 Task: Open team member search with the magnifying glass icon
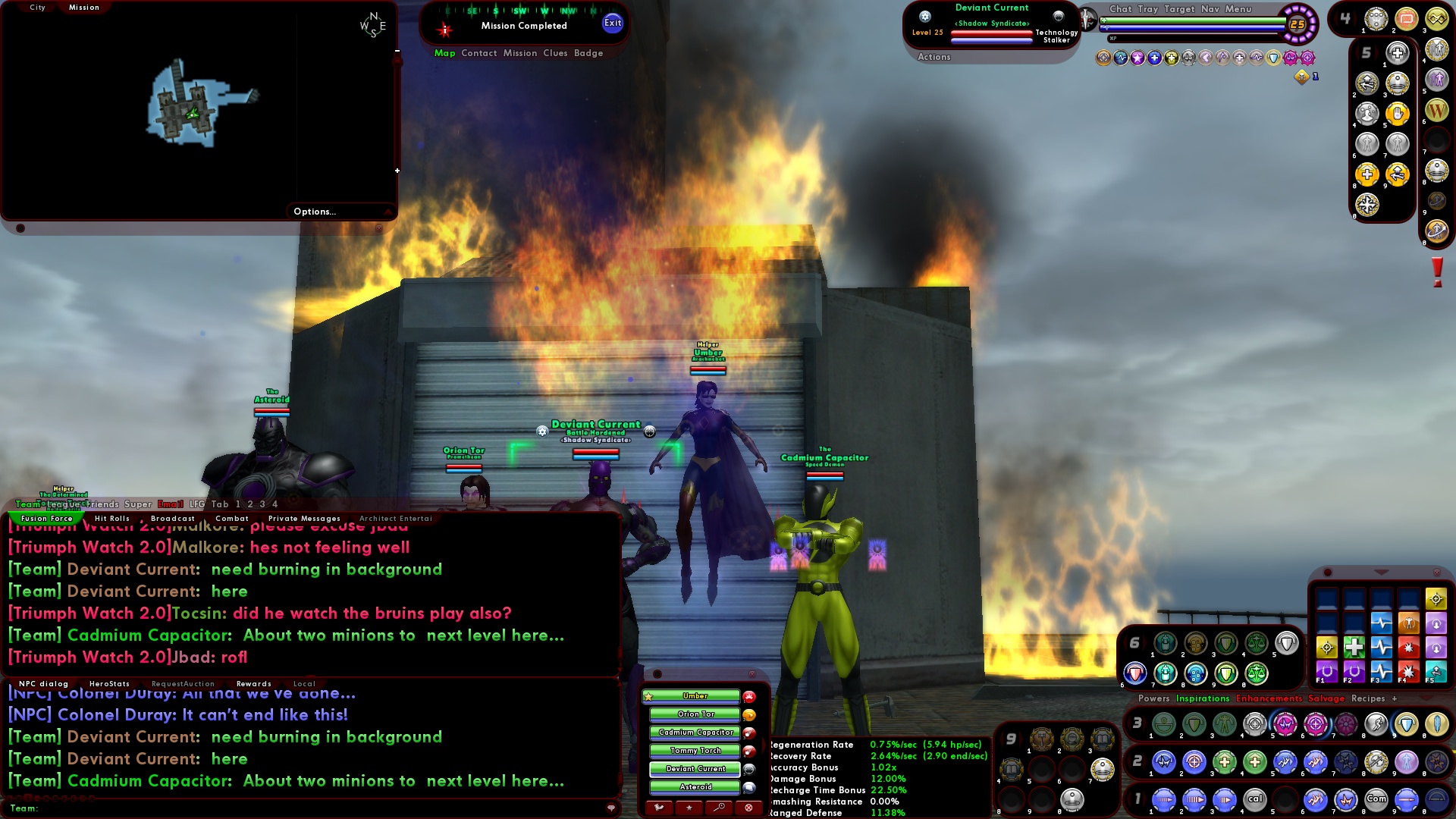tap(719, 808)
